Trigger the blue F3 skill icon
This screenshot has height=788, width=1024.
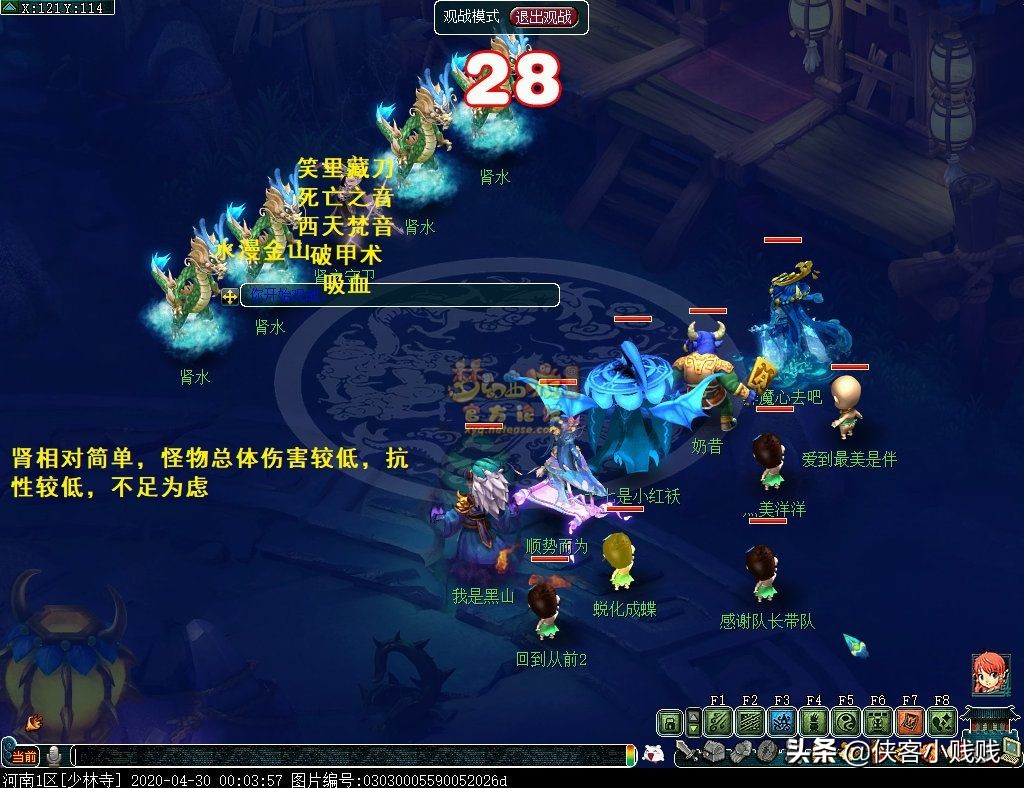[782, 722]
